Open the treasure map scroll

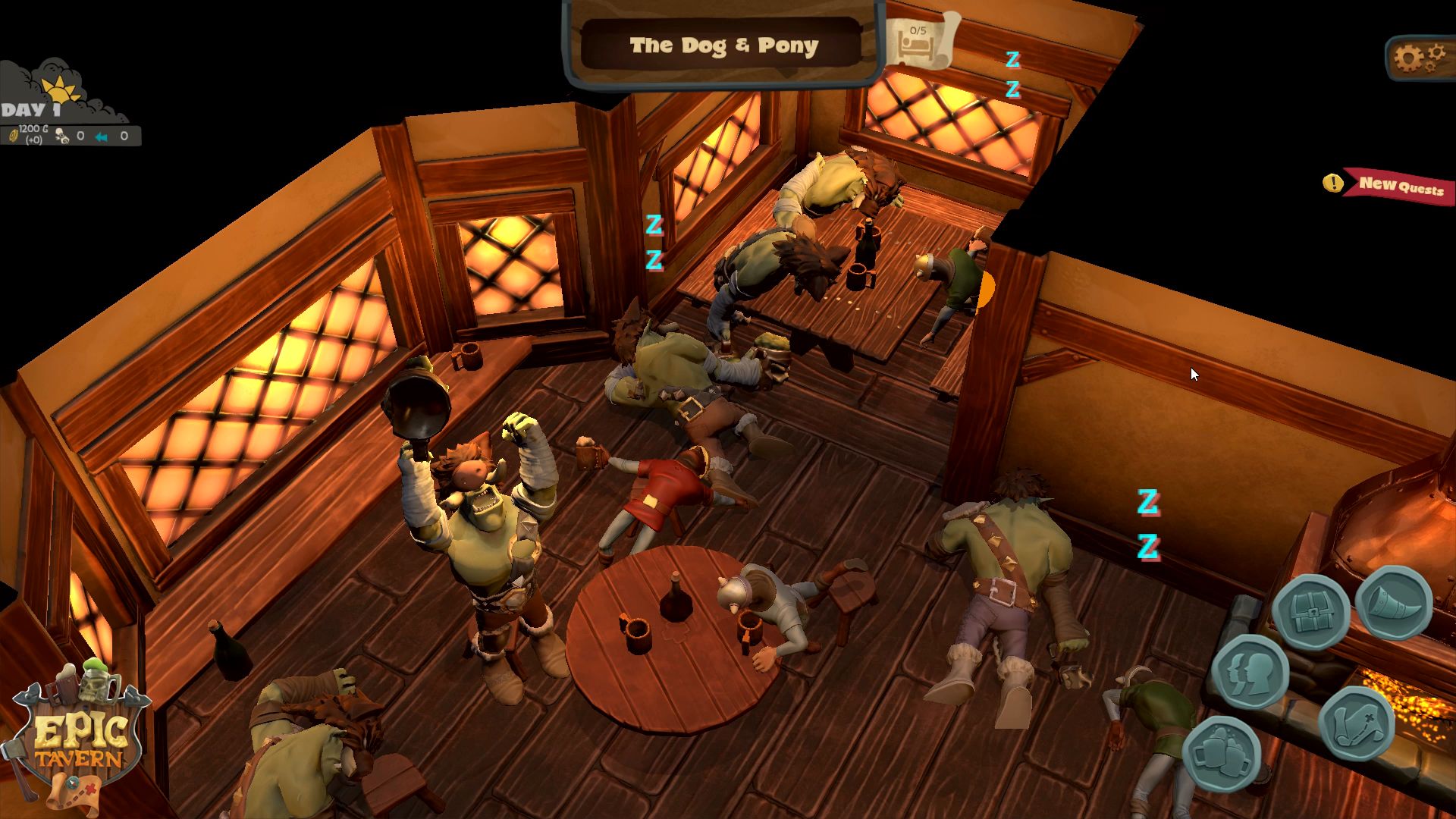(1356, 723)
